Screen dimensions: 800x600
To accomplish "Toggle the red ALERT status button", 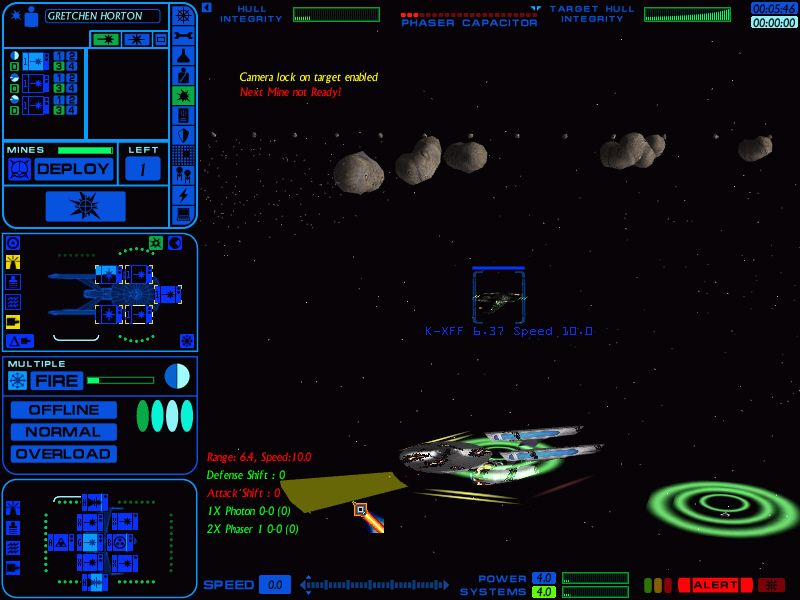I will click(715, 585).
